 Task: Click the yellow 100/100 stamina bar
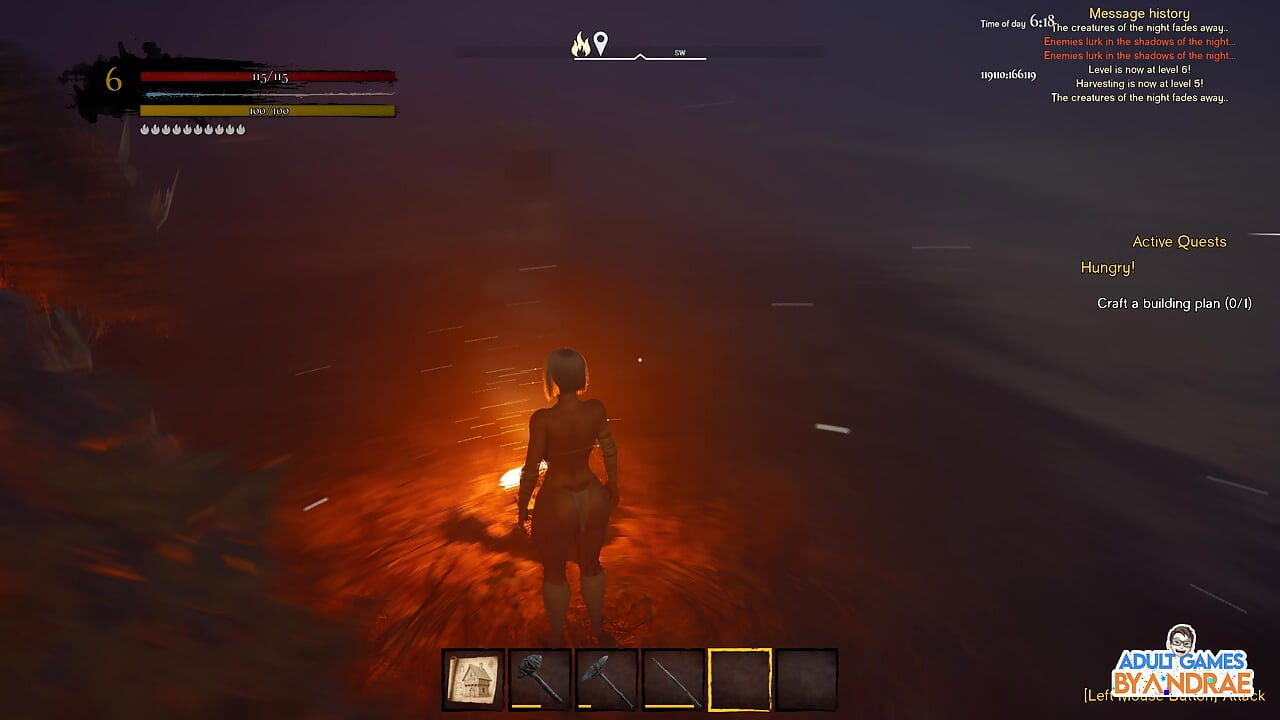[267, 111]
